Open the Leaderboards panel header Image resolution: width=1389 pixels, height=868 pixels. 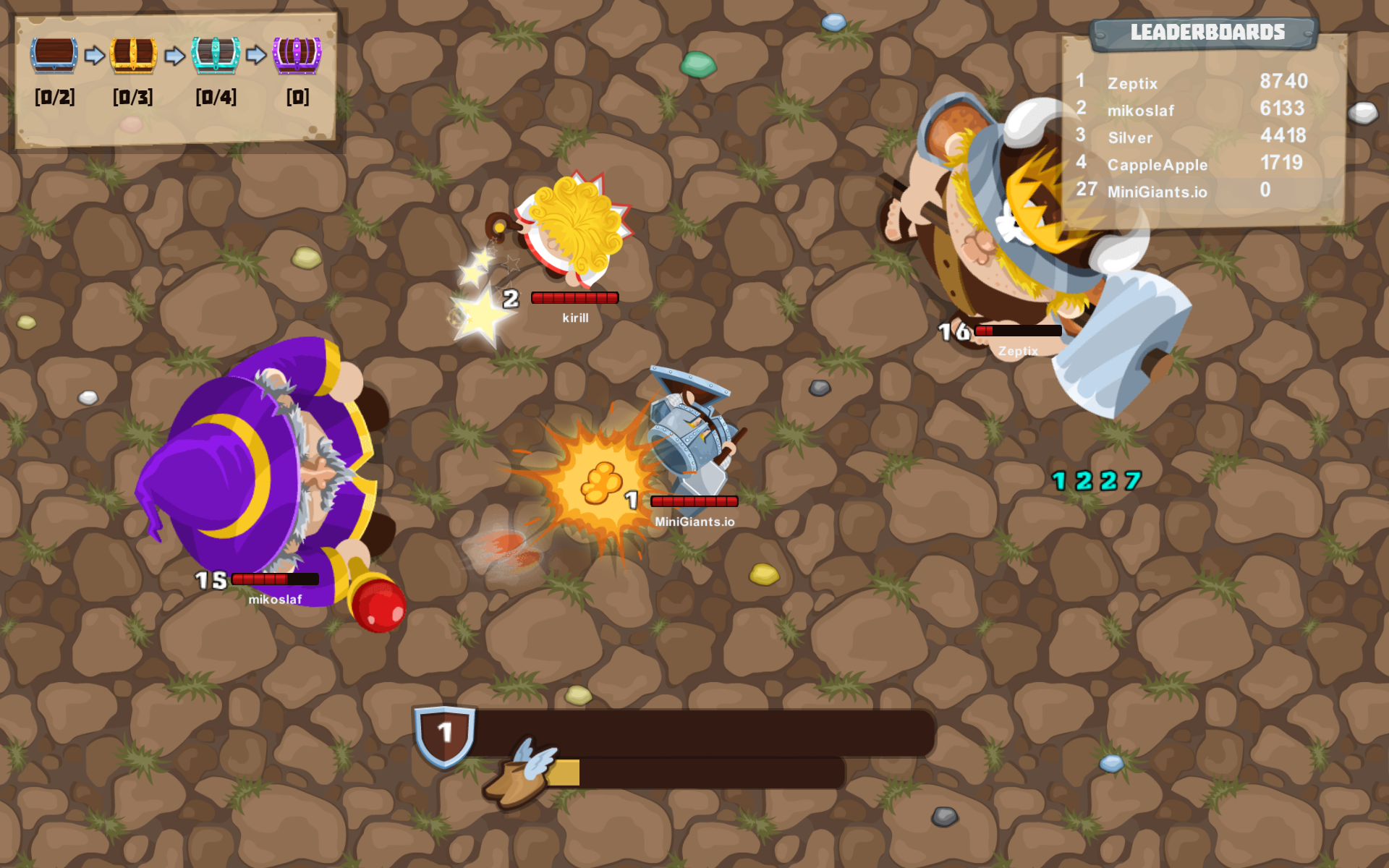click(x=1207, y=32)
